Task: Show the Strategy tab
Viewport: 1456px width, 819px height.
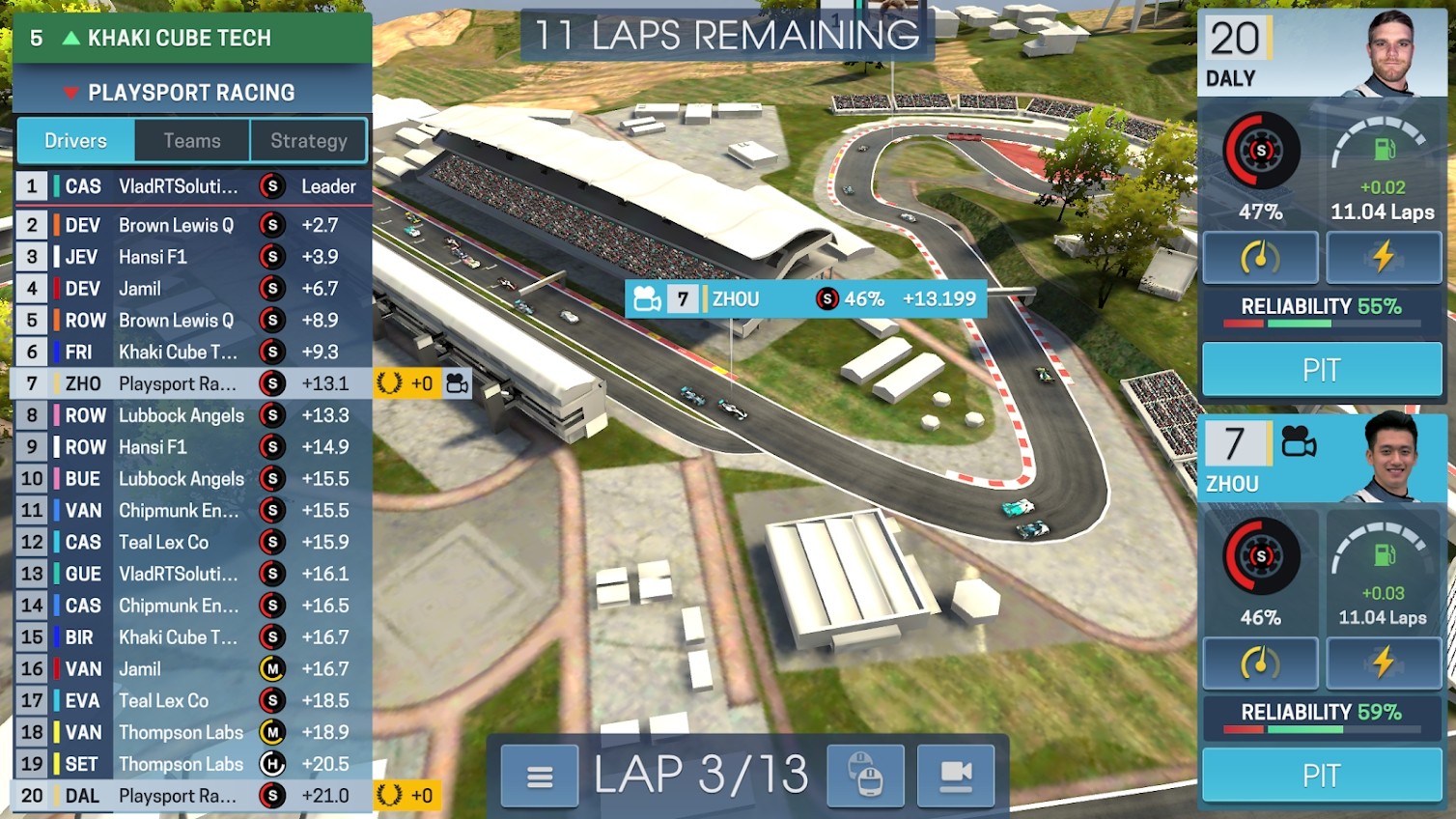Action: click(308, 141)
